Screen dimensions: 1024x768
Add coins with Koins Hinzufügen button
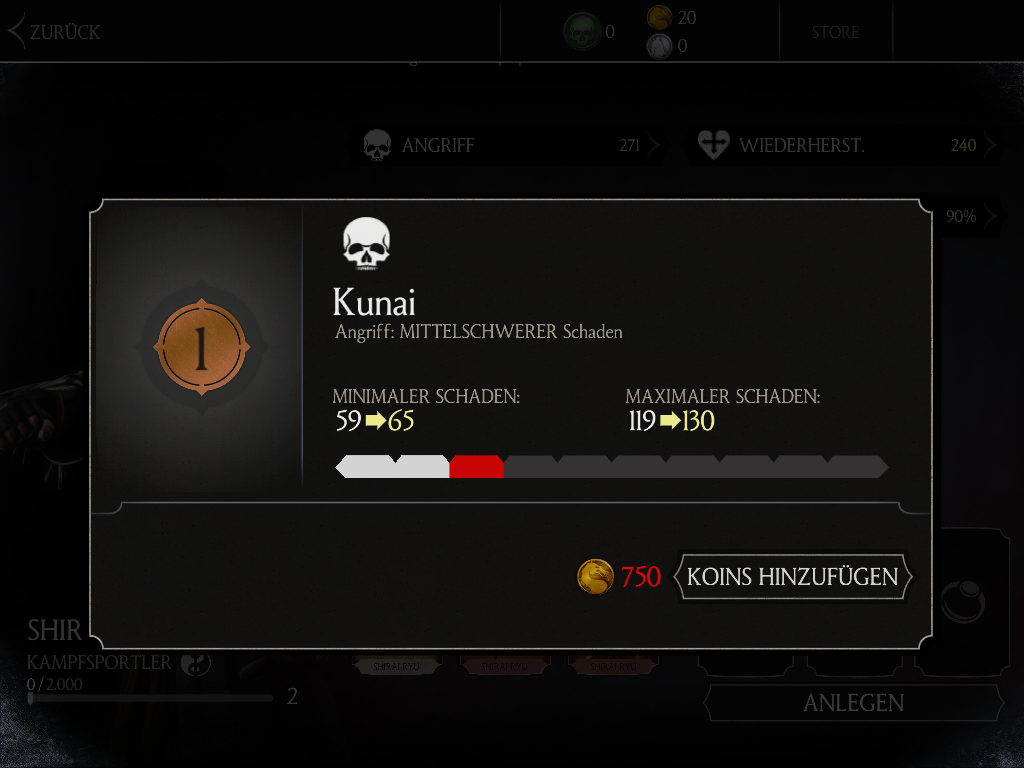[792, 578]
